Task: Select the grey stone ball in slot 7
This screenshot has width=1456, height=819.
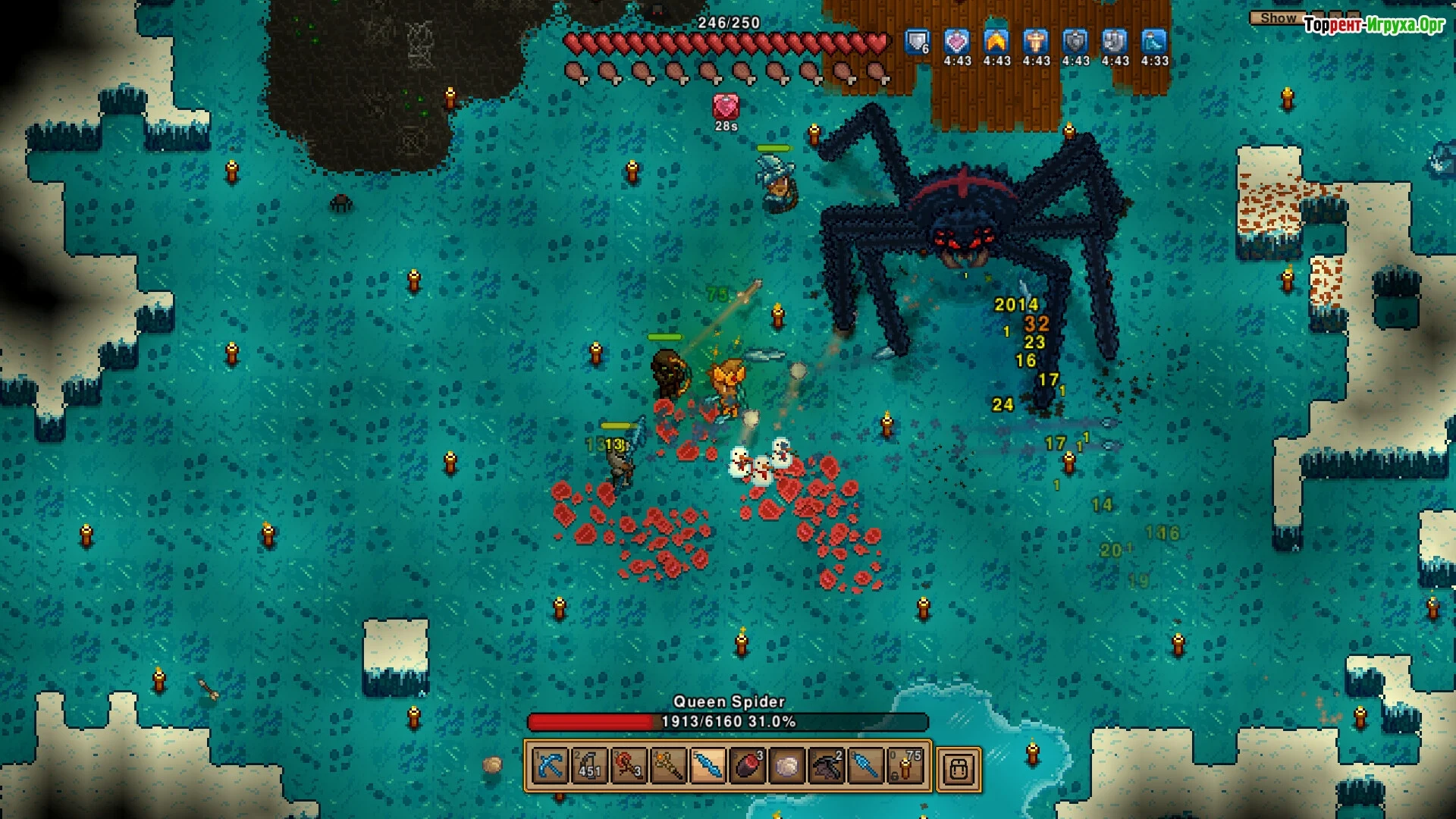Action: pos(786,767)
